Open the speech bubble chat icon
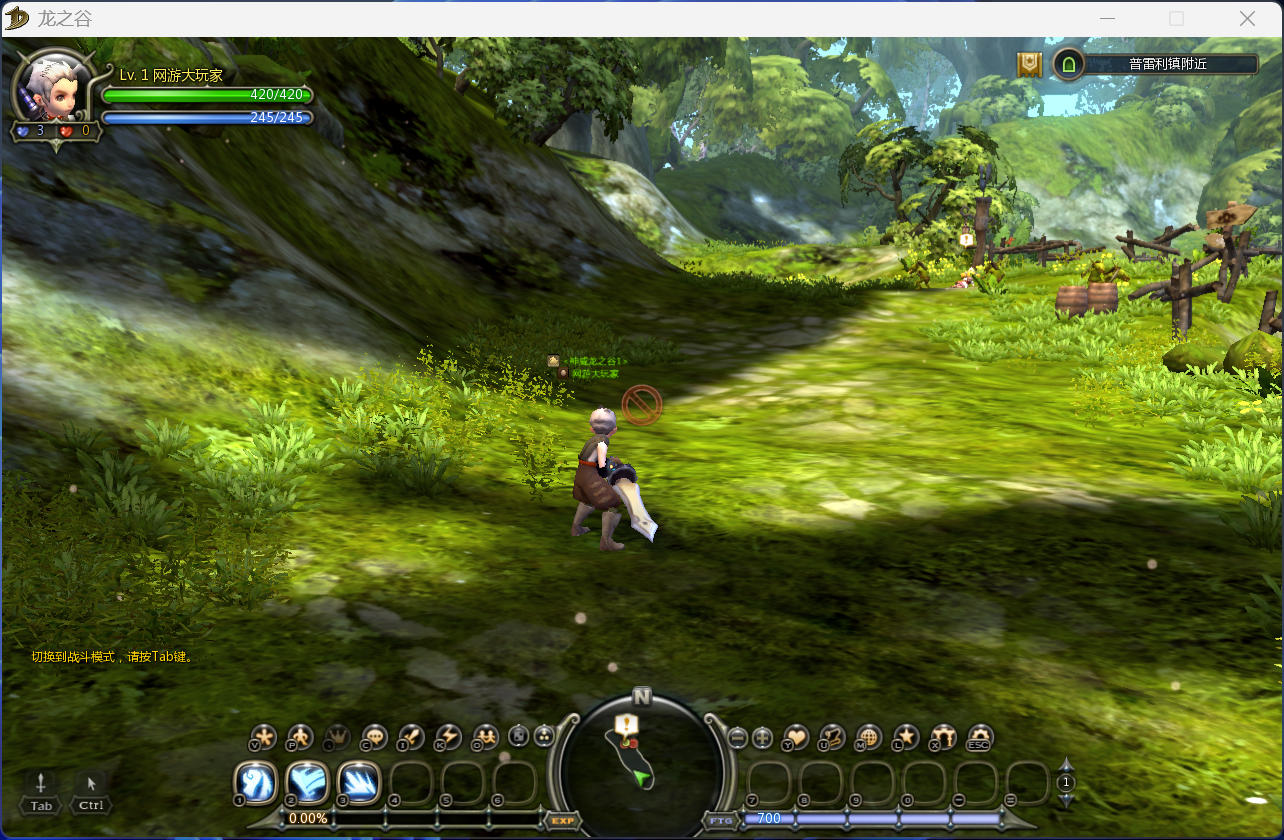This screenshot has width=1284, height=840. [x=374, y=737]
